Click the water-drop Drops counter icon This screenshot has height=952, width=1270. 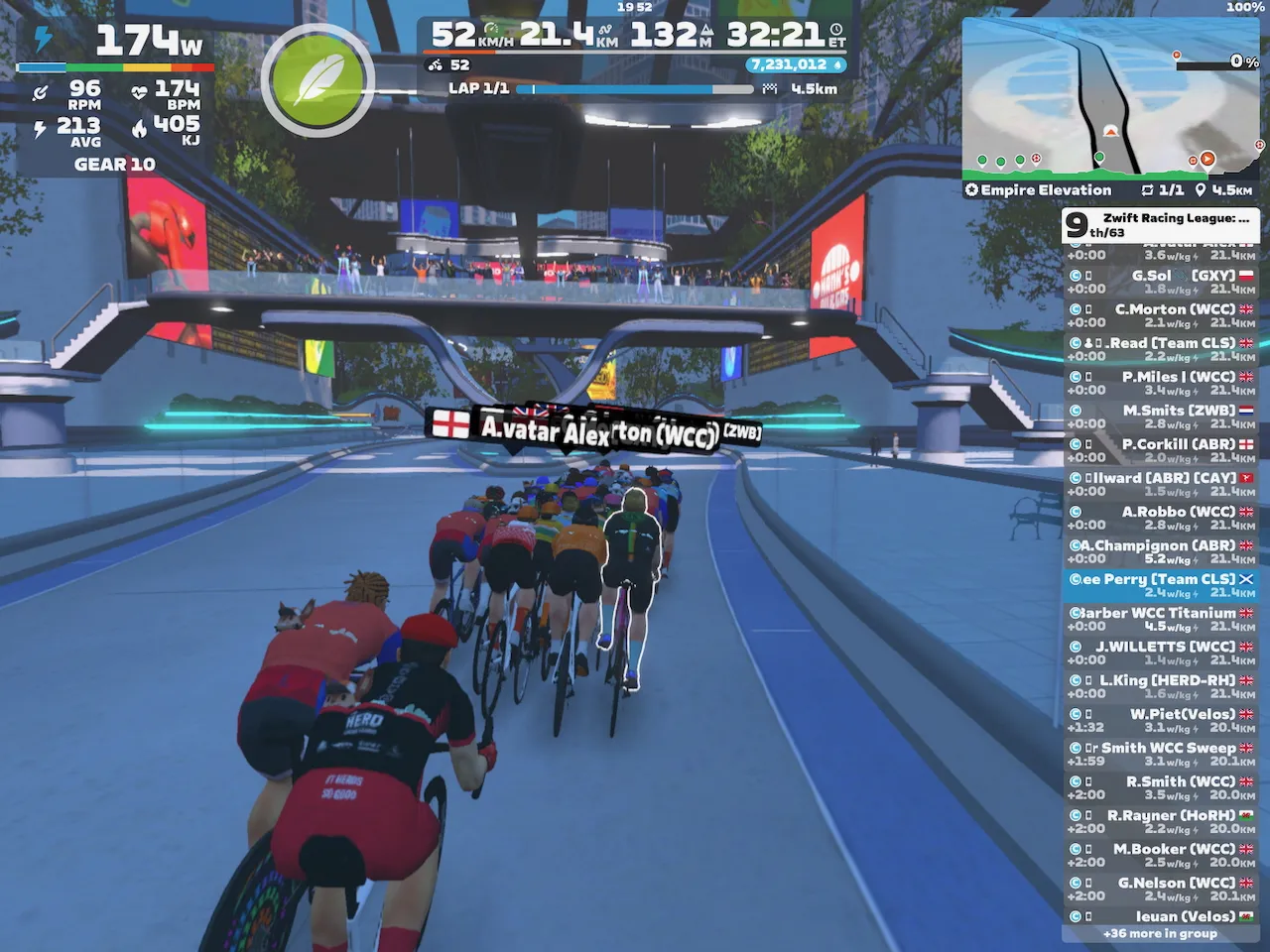(839, 63)
